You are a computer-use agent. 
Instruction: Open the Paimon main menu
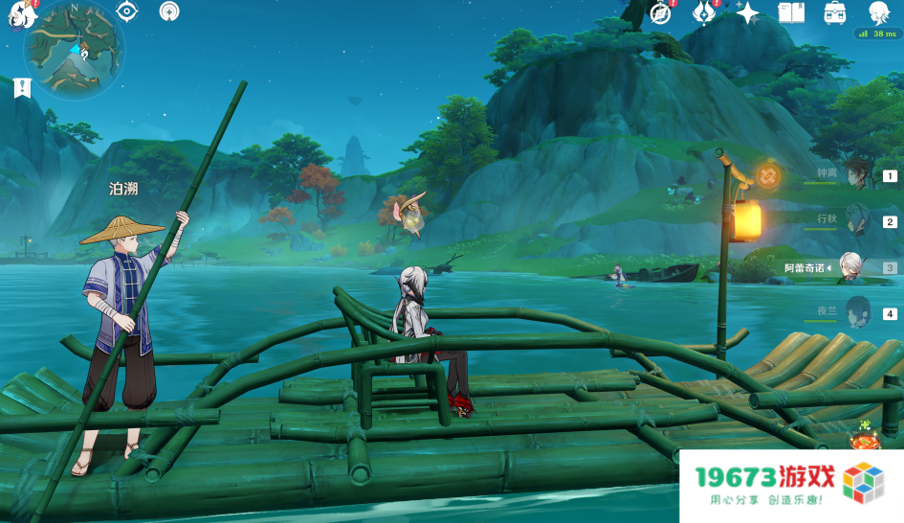(20, 13)
